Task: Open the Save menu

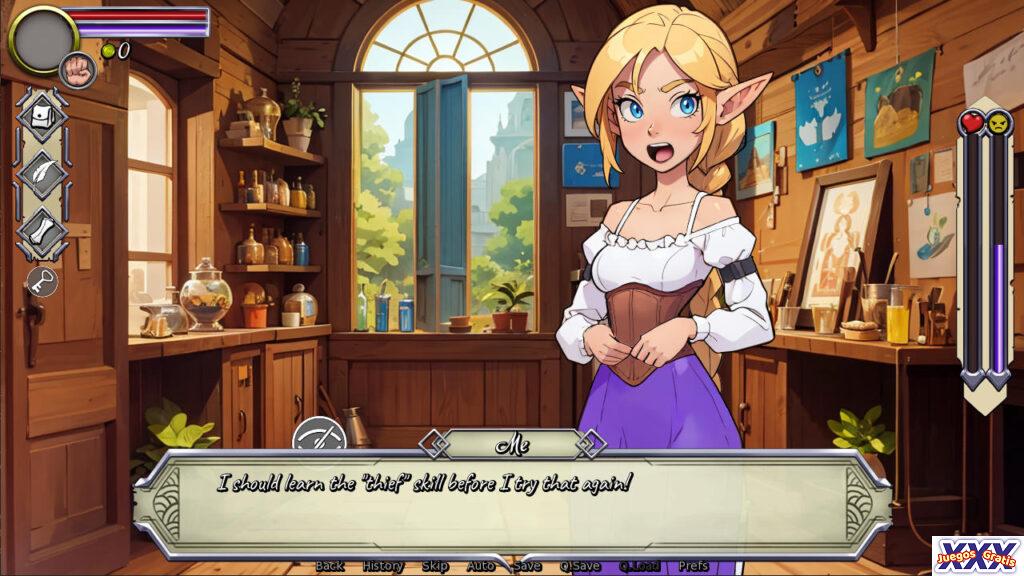Action: point(527,566)
